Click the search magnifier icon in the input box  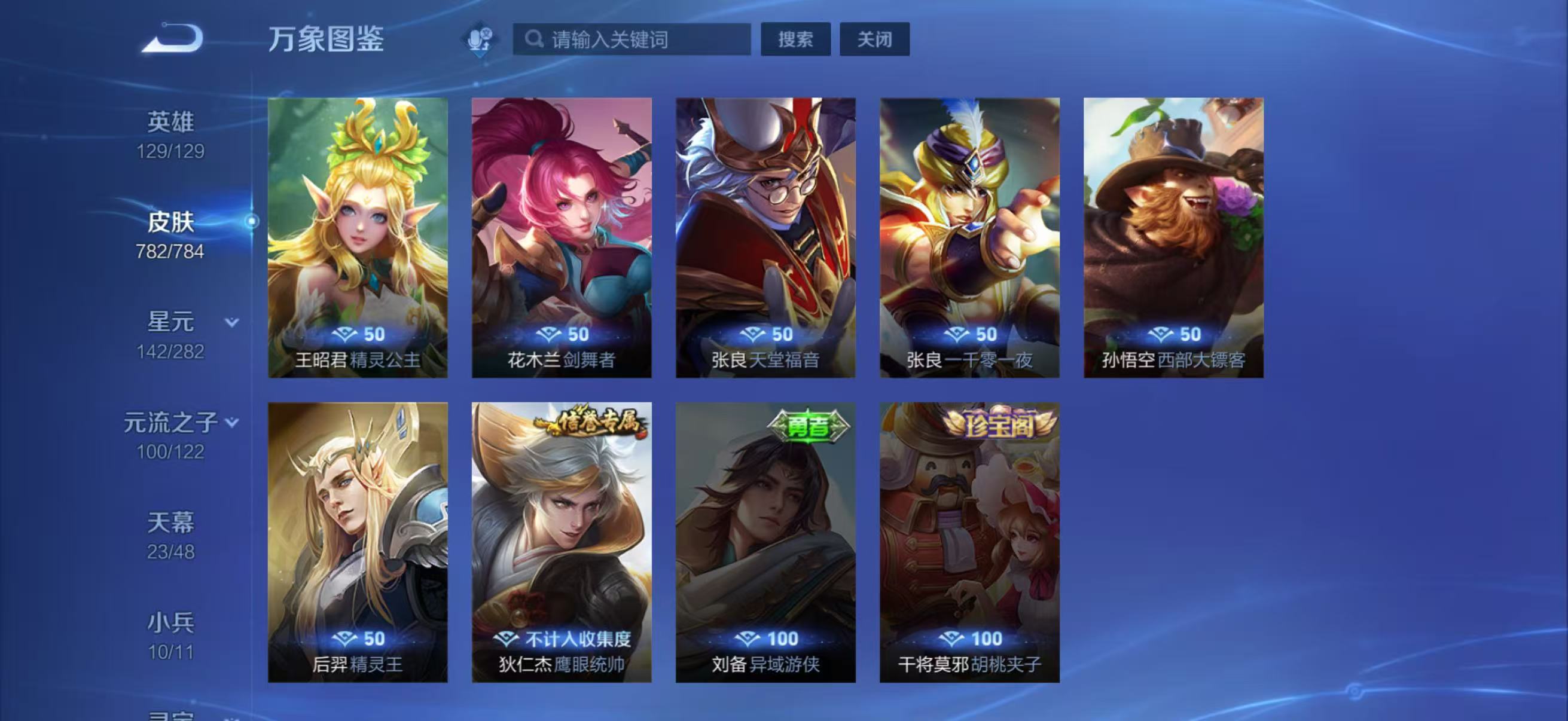click(535, 39)
